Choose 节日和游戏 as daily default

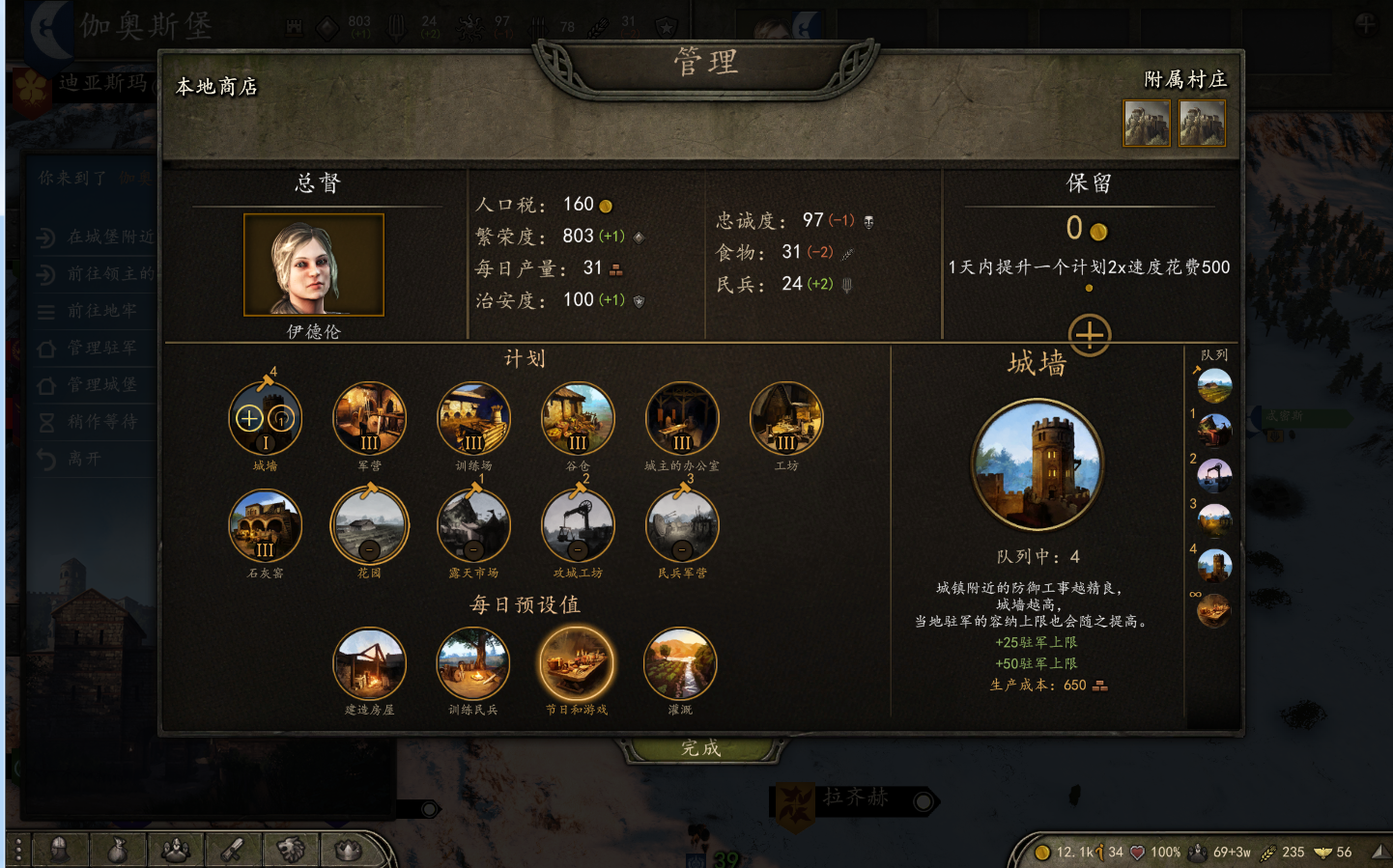tap(577, 664)
